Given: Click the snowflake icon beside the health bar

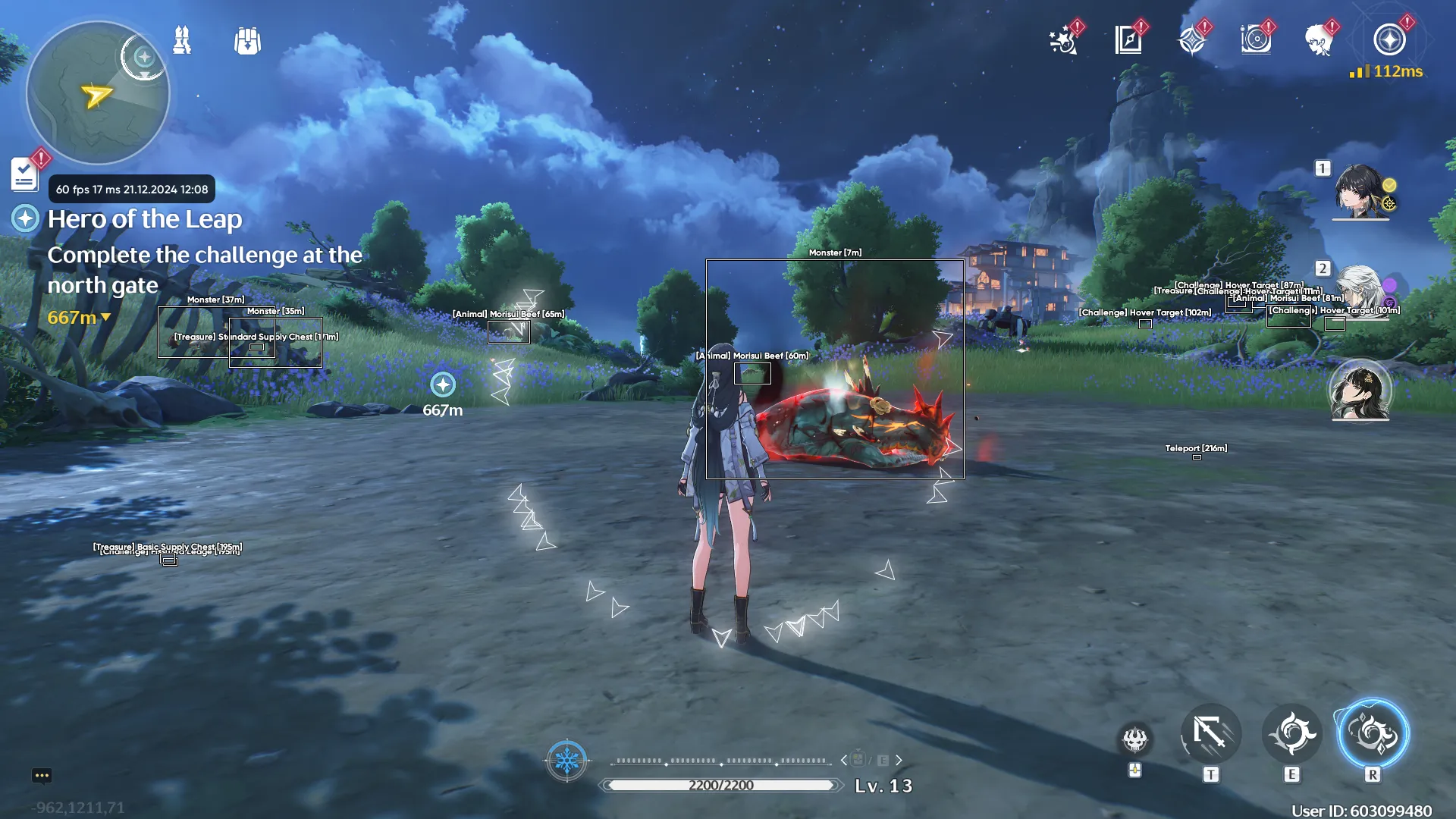Looking at the screenshot, I should click(x=566, y=760).
